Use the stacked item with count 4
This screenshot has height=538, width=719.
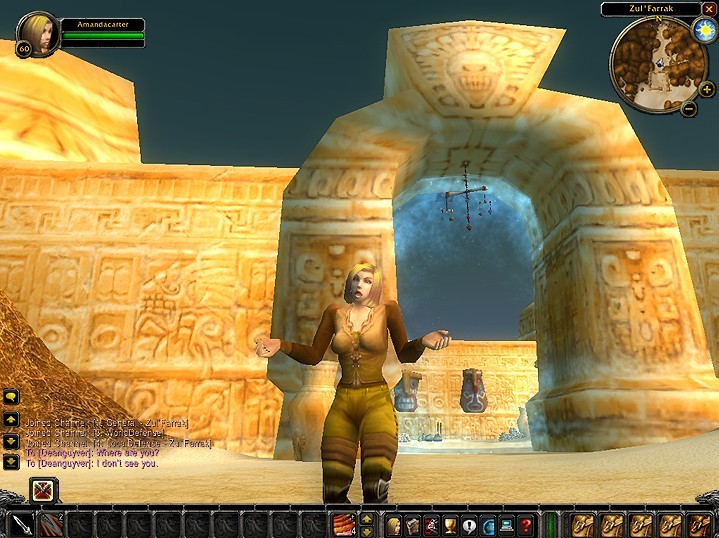tap(343, 524)
